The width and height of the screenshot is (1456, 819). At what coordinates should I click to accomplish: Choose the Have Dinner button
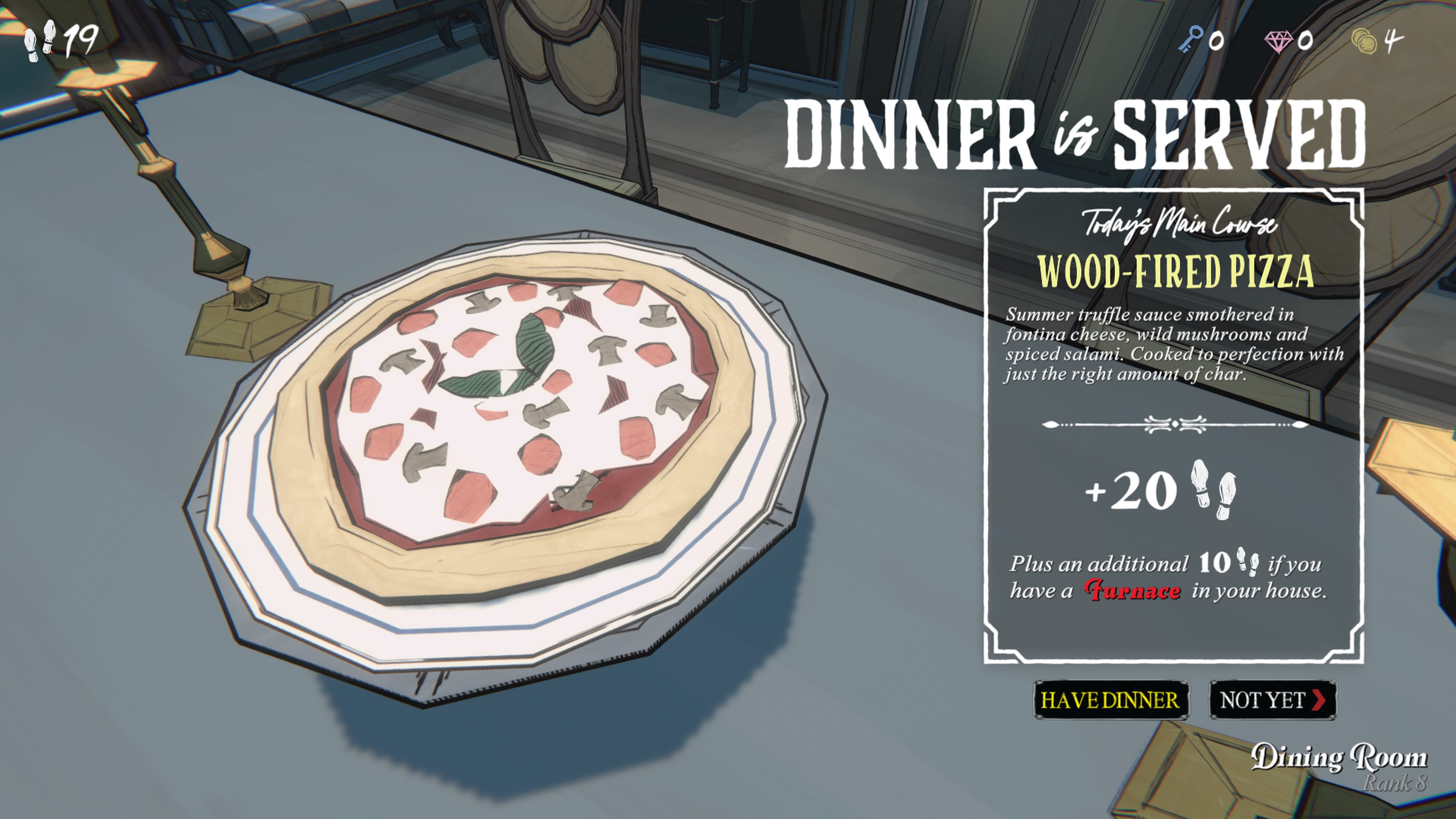(1110, 700)
